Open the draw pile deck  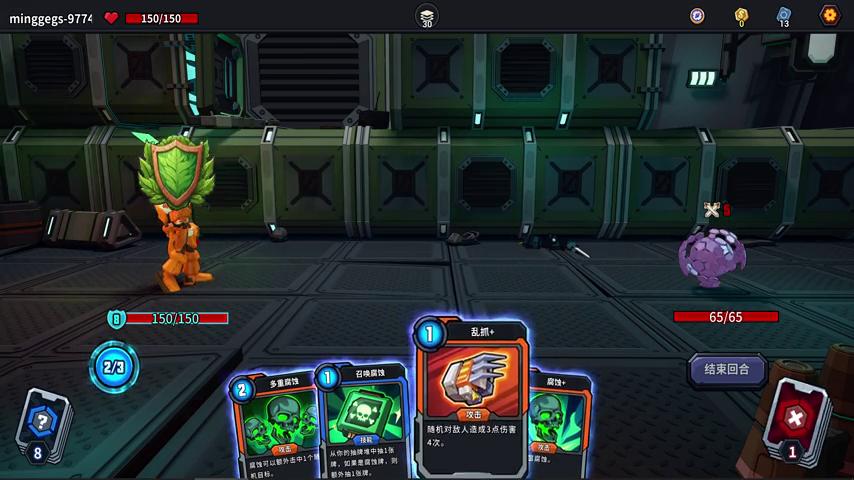pos(41,424)
